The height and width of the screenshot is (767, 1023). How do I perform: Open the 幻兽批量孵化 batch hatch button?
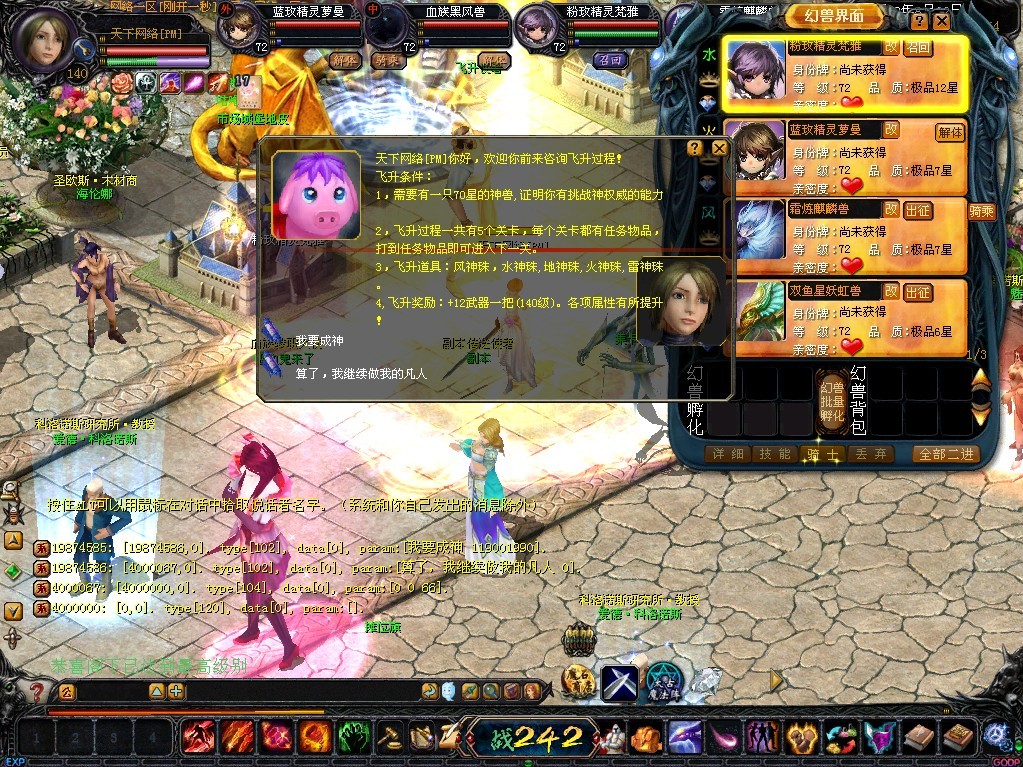tap(832, 400)
